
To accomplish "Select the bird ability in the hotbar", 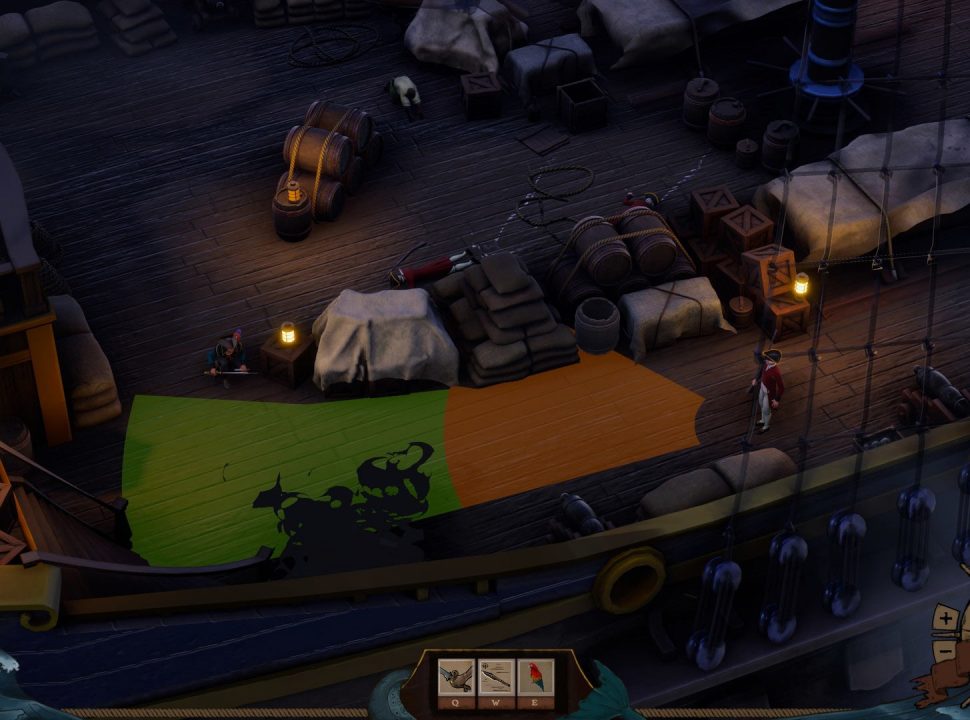I will coord(455,677).
